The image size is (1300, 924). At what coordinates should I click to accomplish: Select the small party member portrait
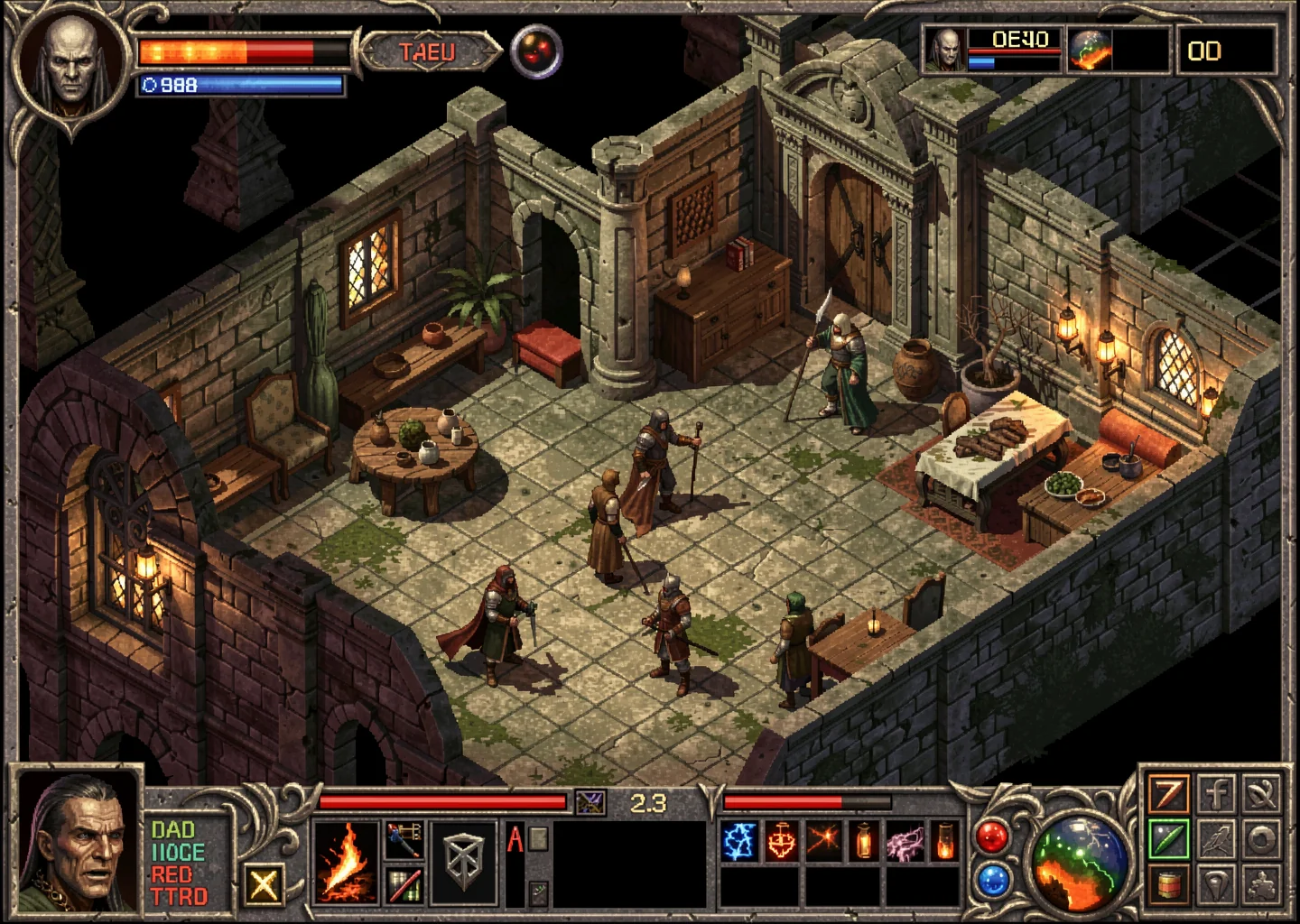(945, 49)
